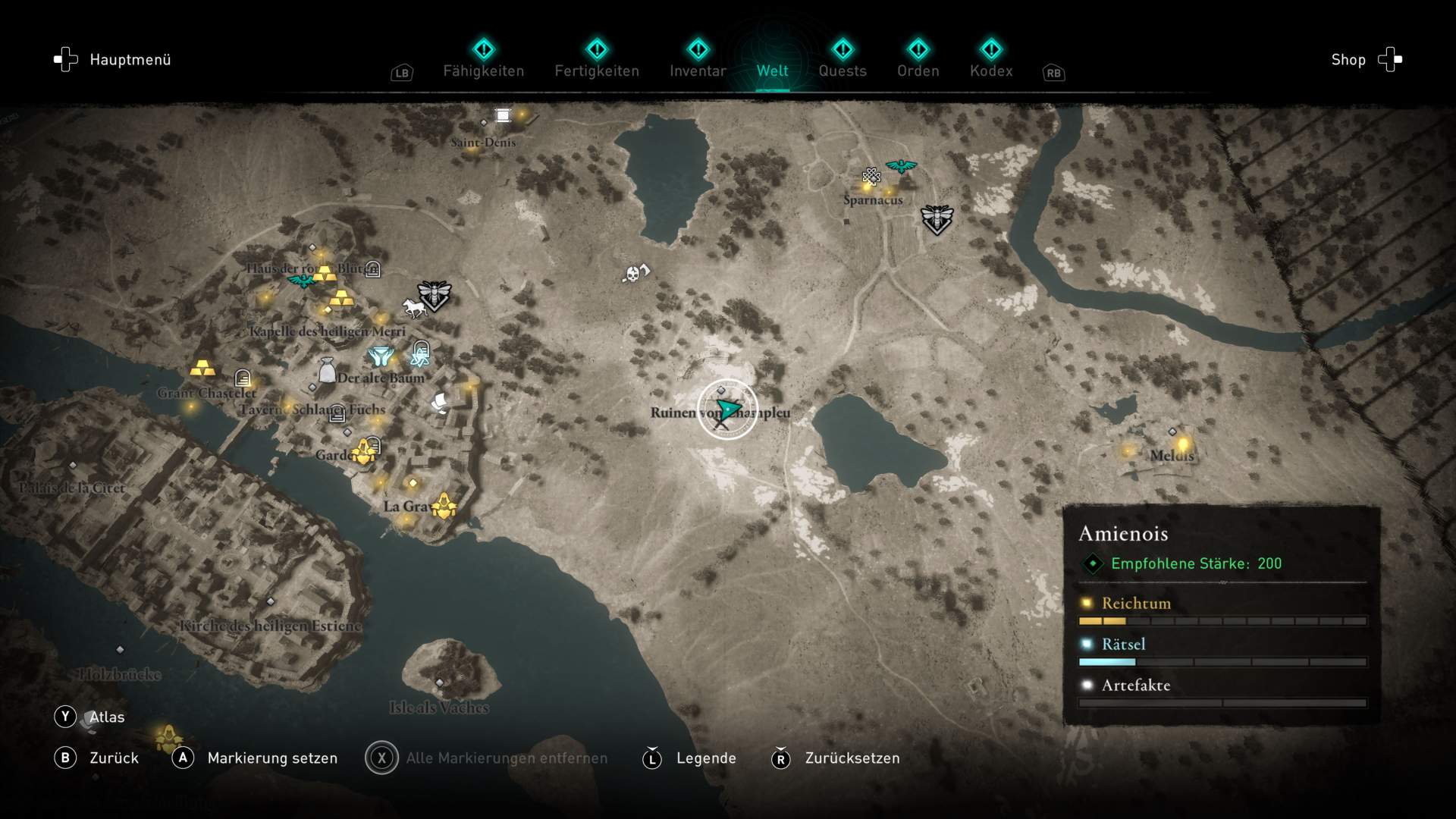Open the Hauptmenü
Viewport: 1456px width, 819px height.
click(112, 60)
